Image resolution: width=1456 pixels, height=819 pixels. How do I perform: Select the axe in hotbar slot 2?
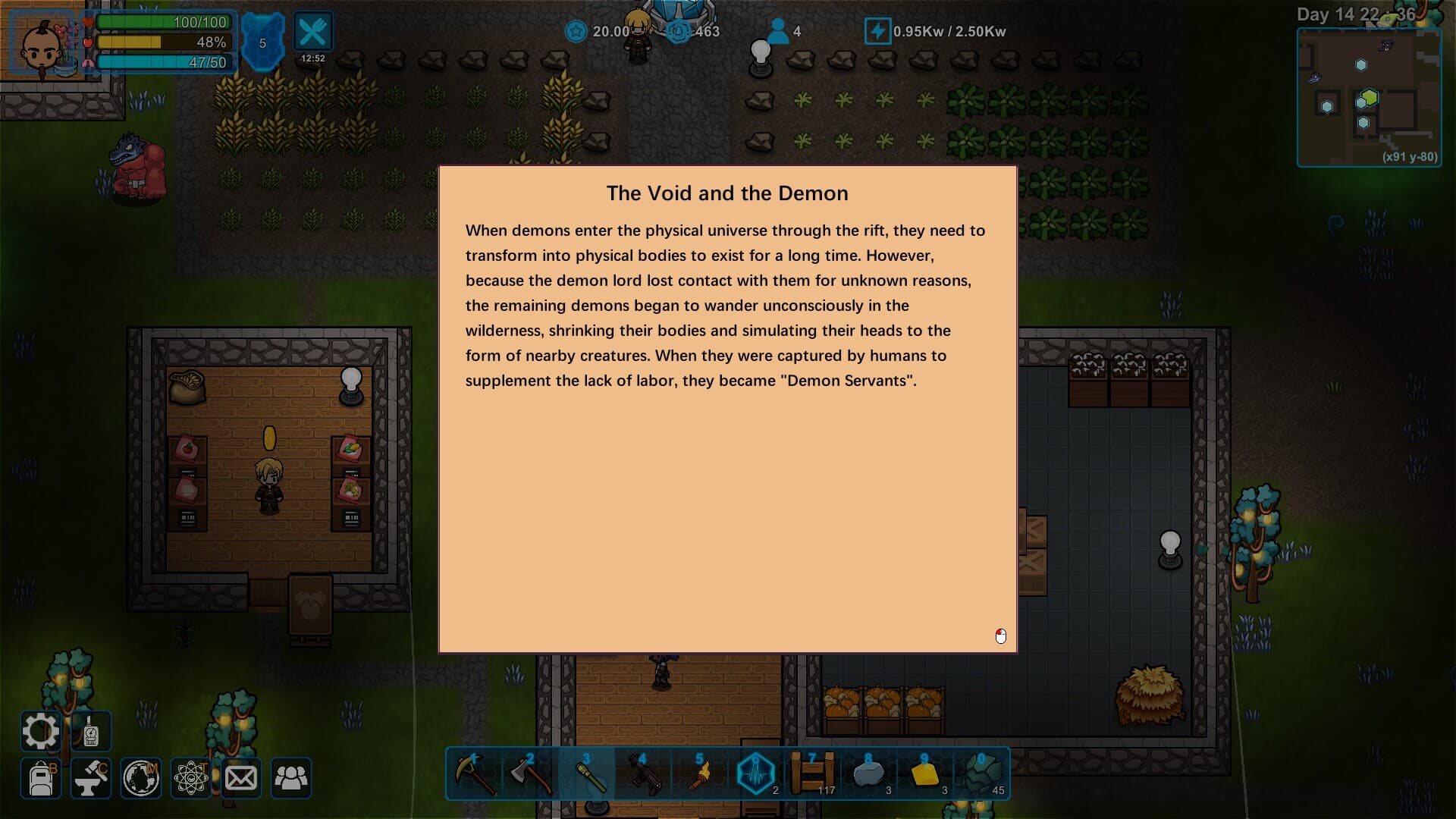(530, 773)
